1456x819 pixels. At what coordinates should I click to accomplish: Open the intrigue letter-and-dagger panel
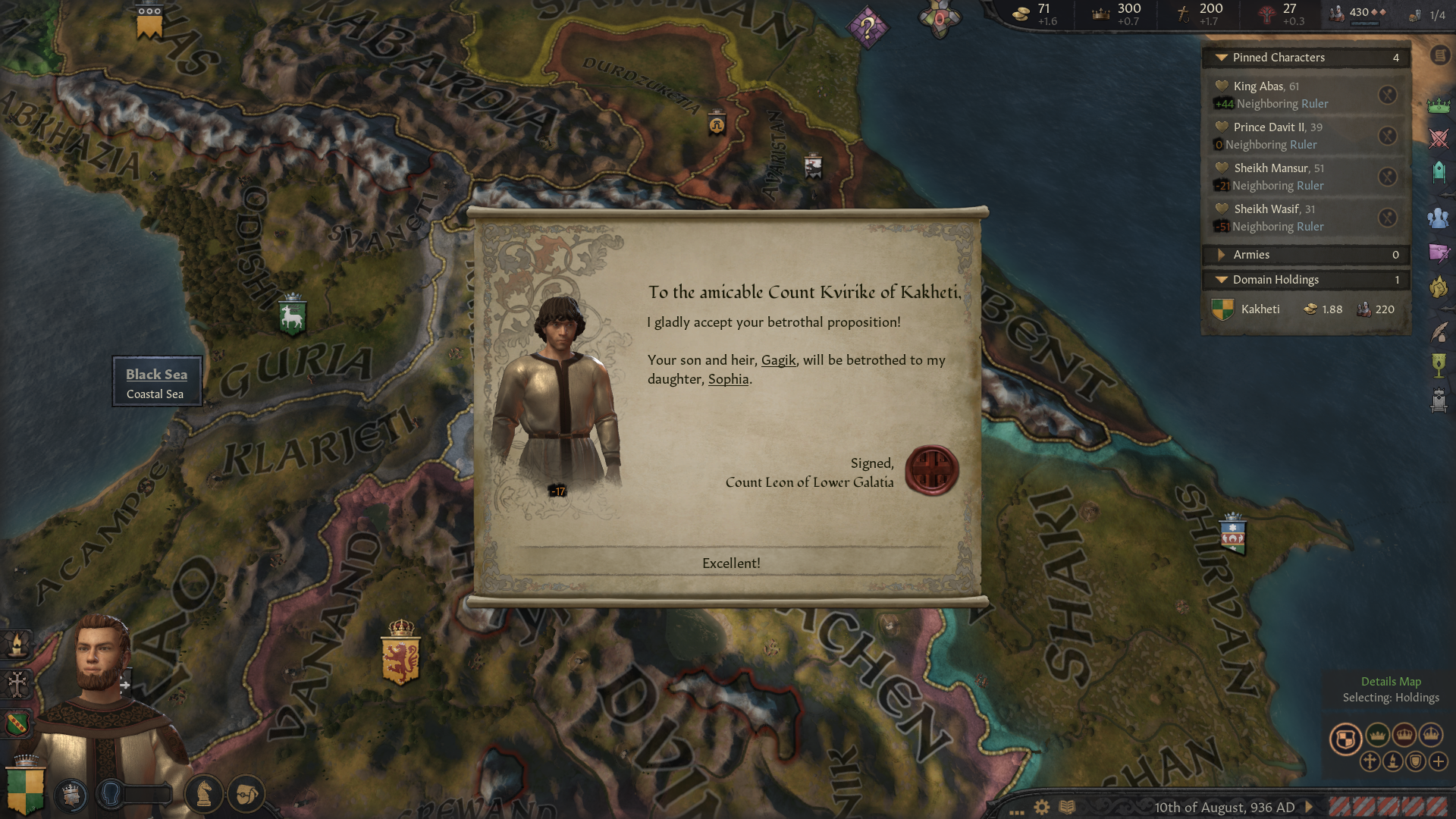click(x=1438, y=253)
